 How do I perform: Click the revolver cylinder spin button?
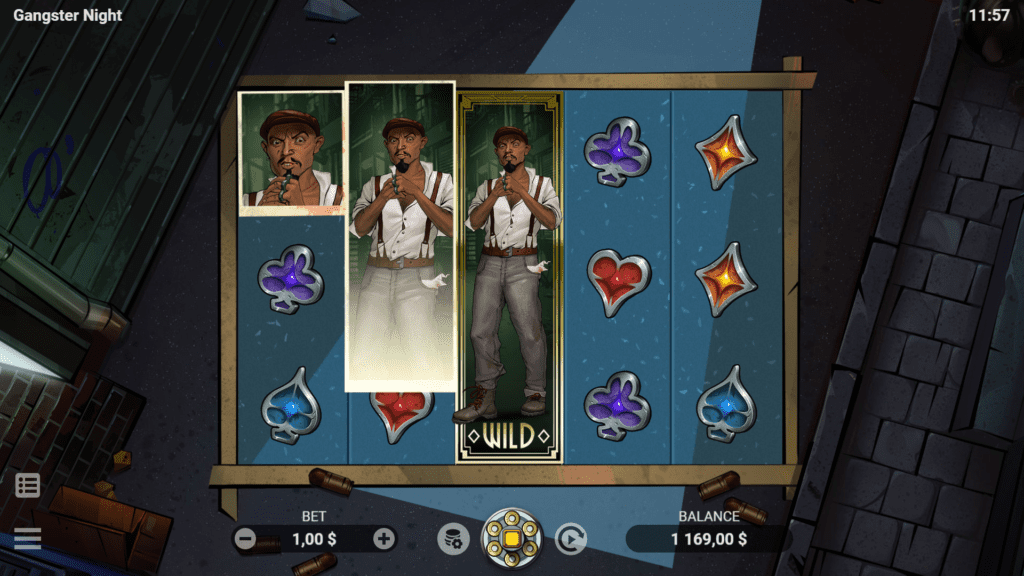point(511,539)
